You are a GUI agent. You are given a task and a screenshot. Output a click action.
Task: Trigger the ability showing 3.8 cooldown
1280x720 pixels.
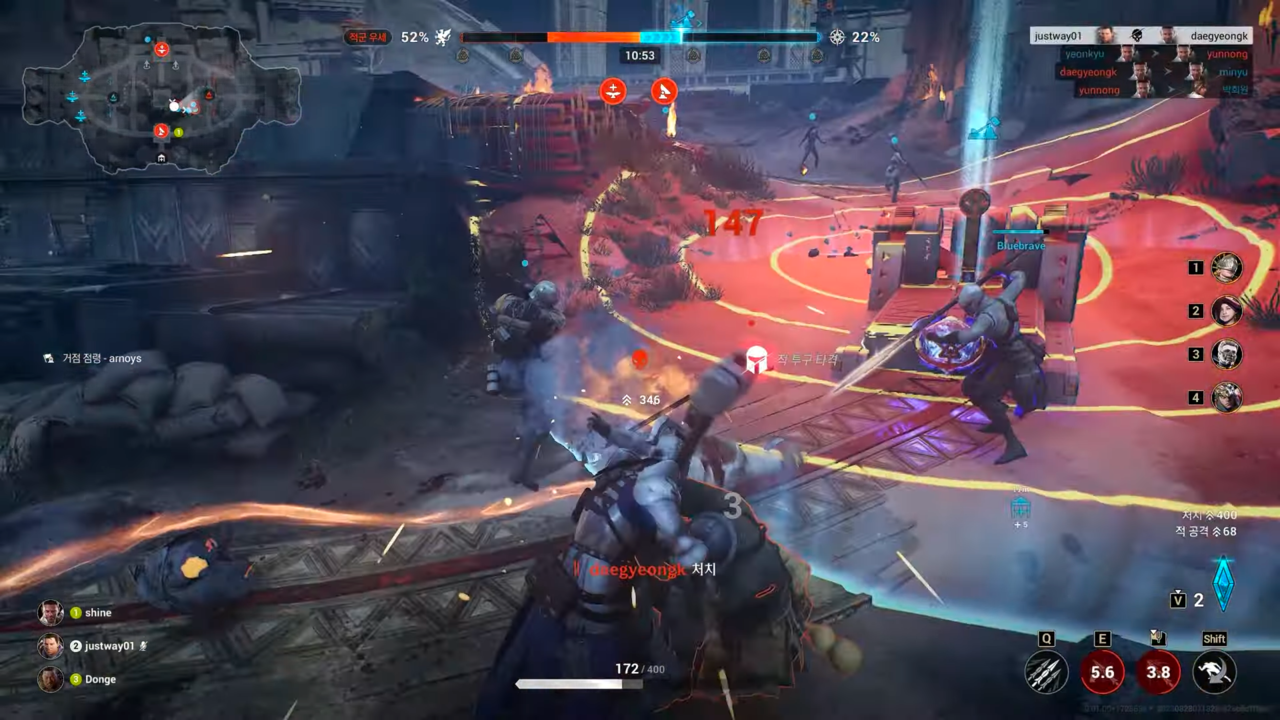1158,672
